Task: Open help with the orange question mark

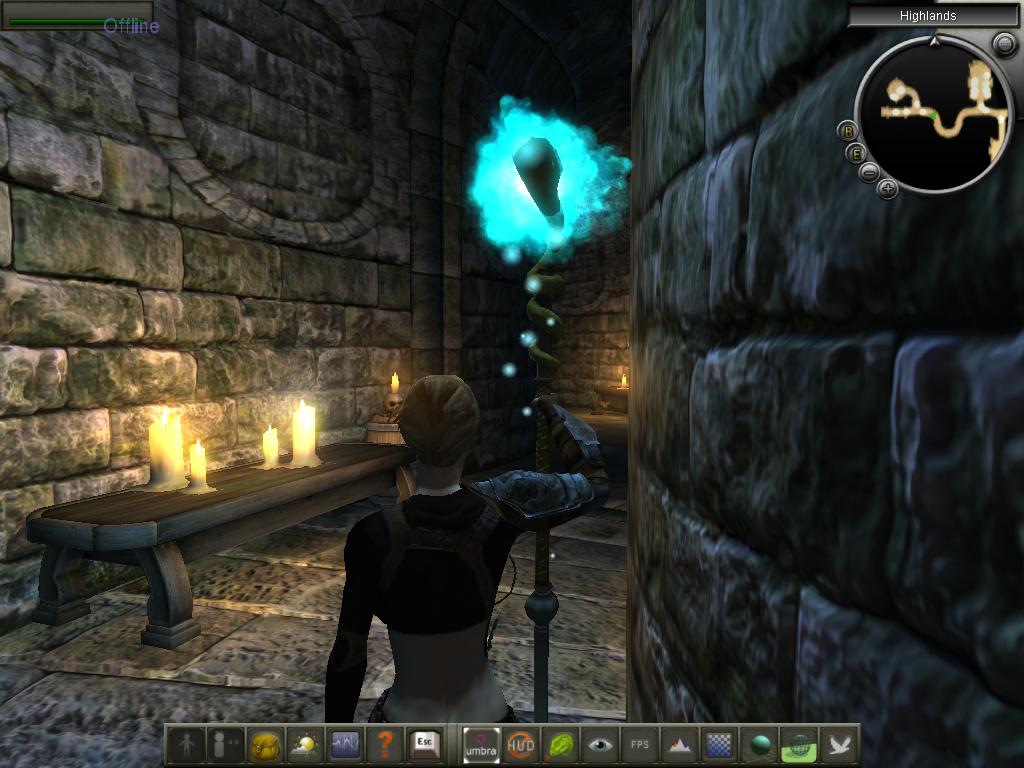Action: (x=384, y=745)
